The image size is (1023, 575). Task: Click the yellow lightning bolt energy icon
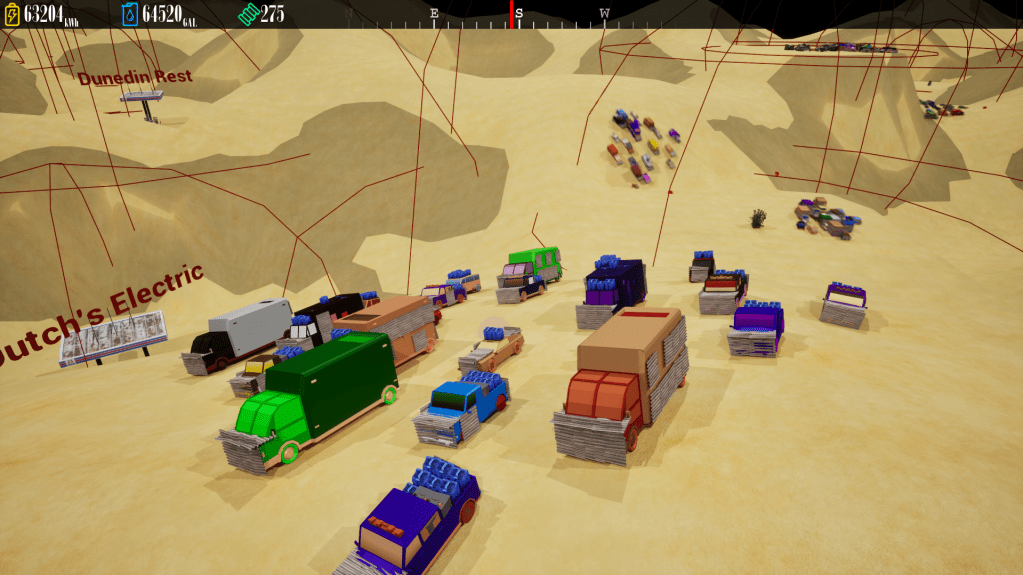click(12, 14)
